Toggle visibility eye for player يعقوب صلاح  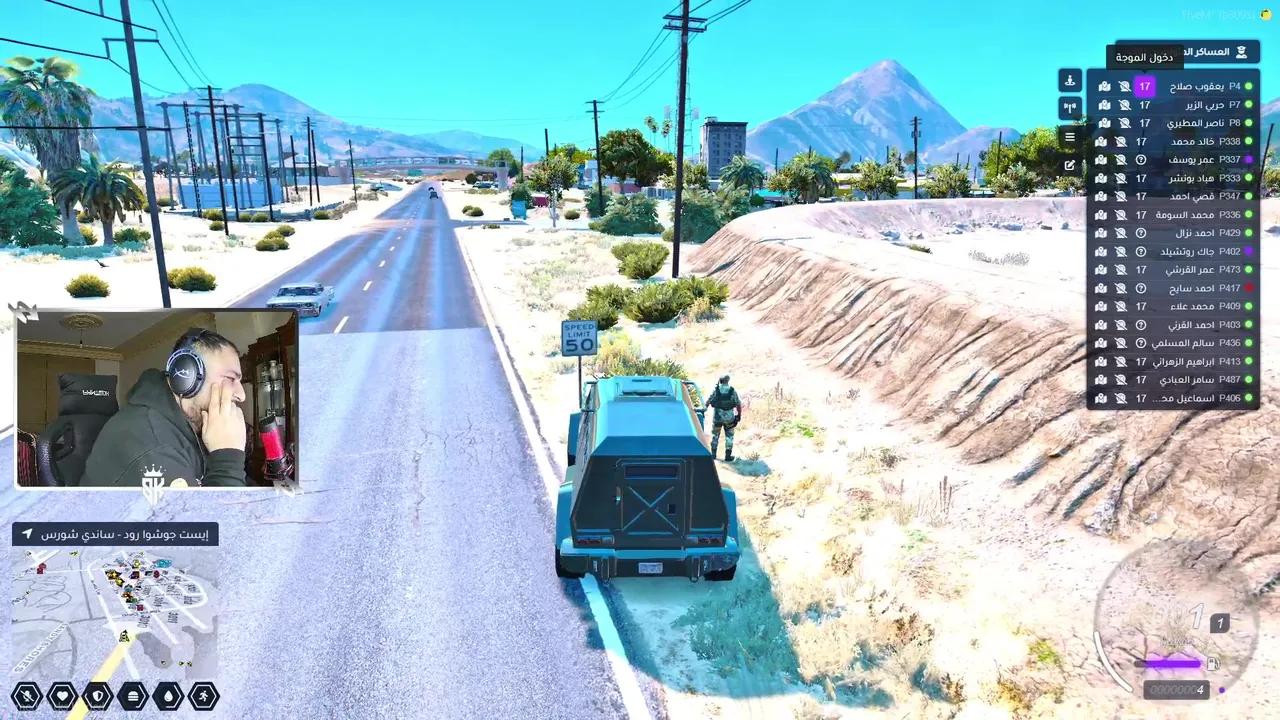[1124, 87]
